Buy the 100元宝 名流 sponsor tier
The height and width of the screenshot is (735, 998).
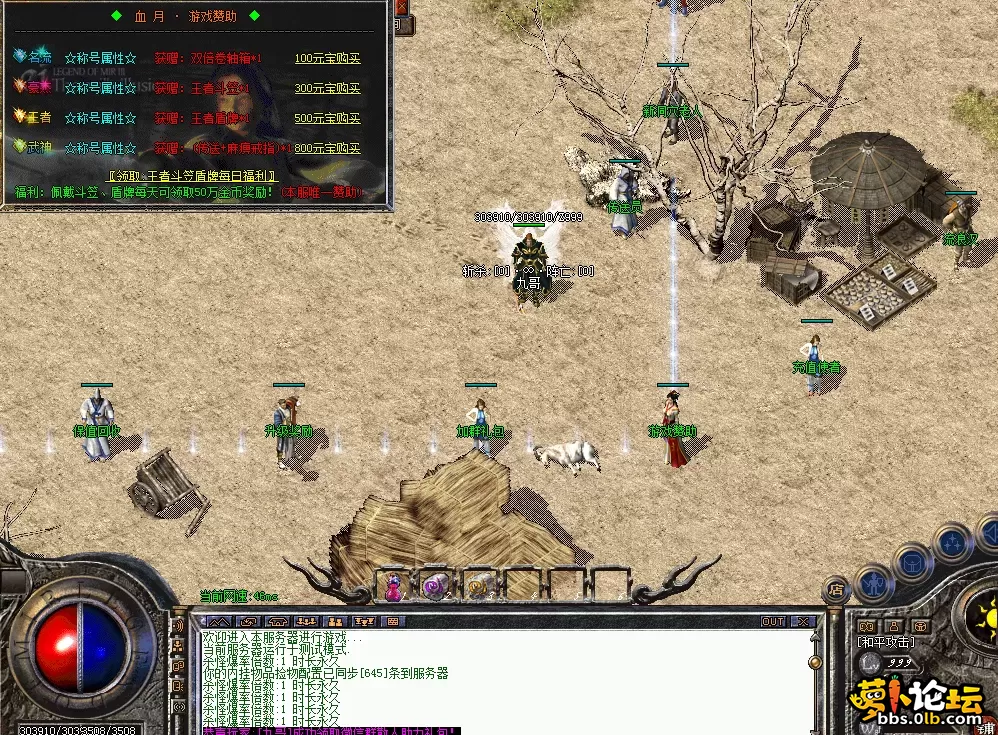(327, 58)
